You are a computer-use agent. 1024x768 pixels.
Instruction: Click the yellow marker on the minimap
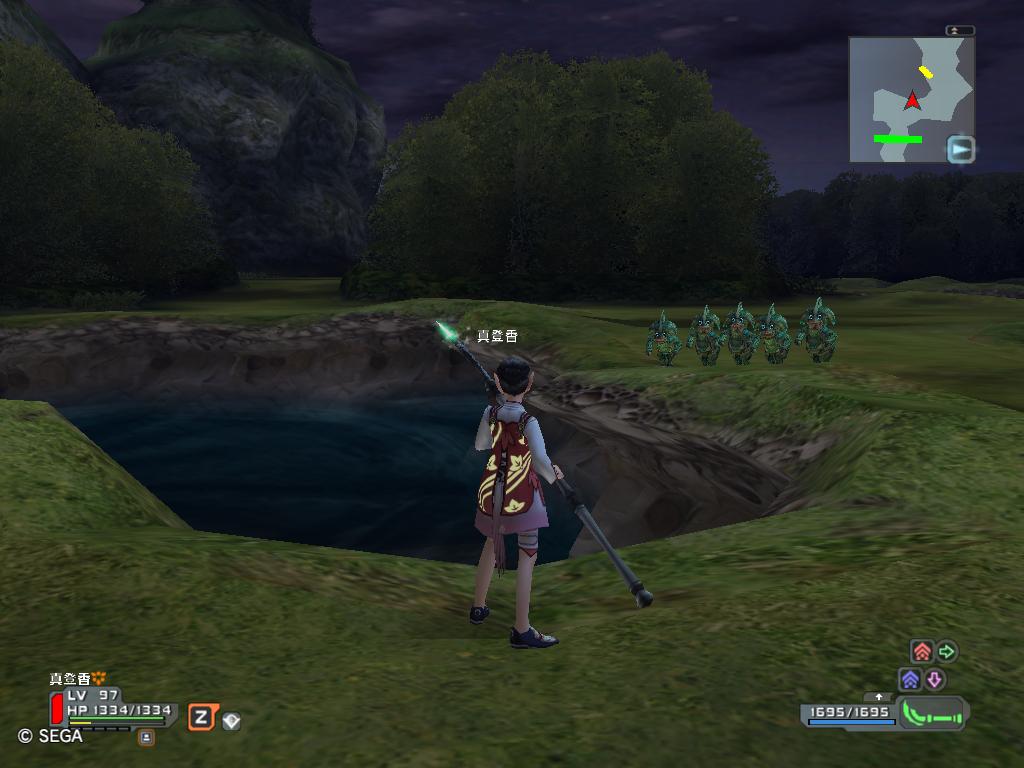coord(927,72)
